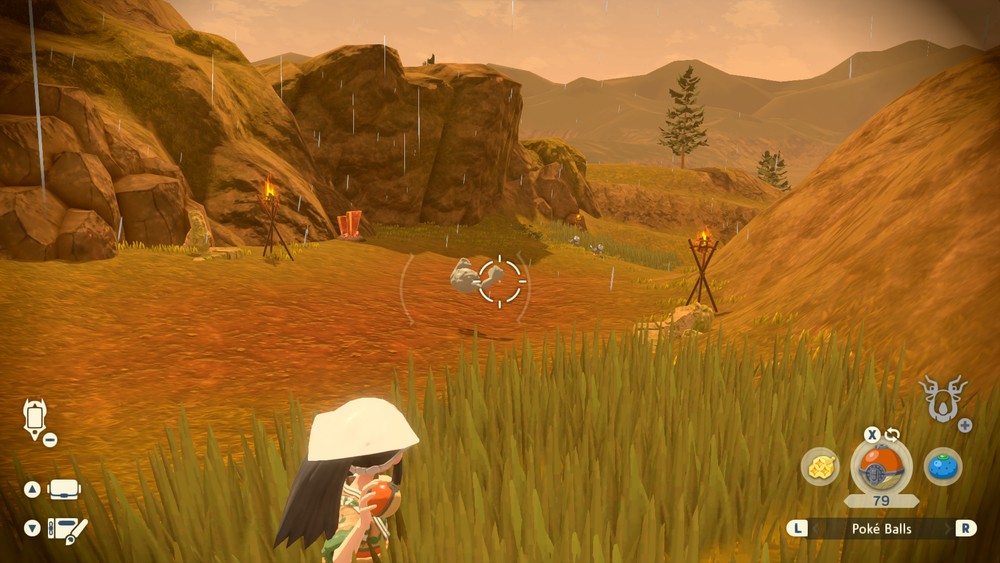Select the Poké Ball in the item wheel

[x=881, y=466]
